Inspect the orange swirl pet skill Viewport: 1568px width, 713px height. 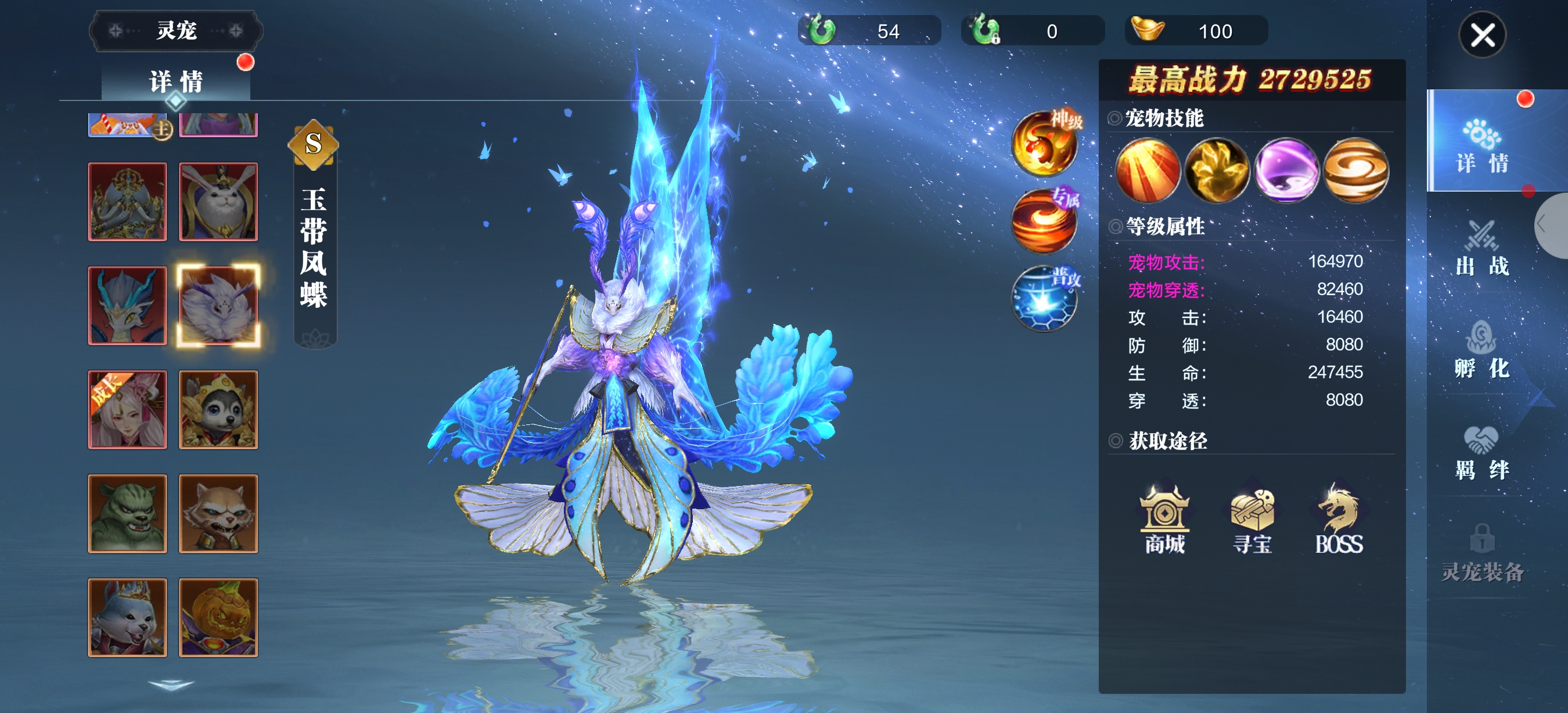point(1356,170)
